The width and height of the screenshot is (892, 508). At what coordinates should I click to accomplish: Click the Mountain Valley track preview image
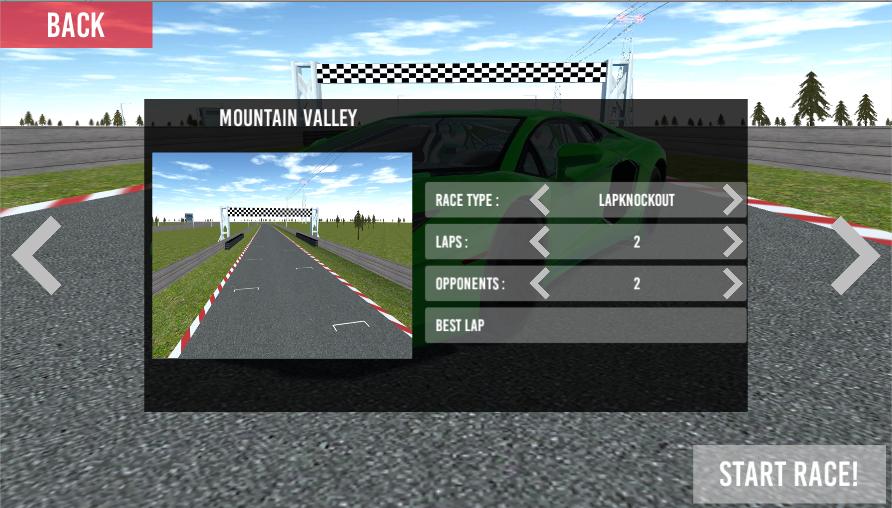282,255
